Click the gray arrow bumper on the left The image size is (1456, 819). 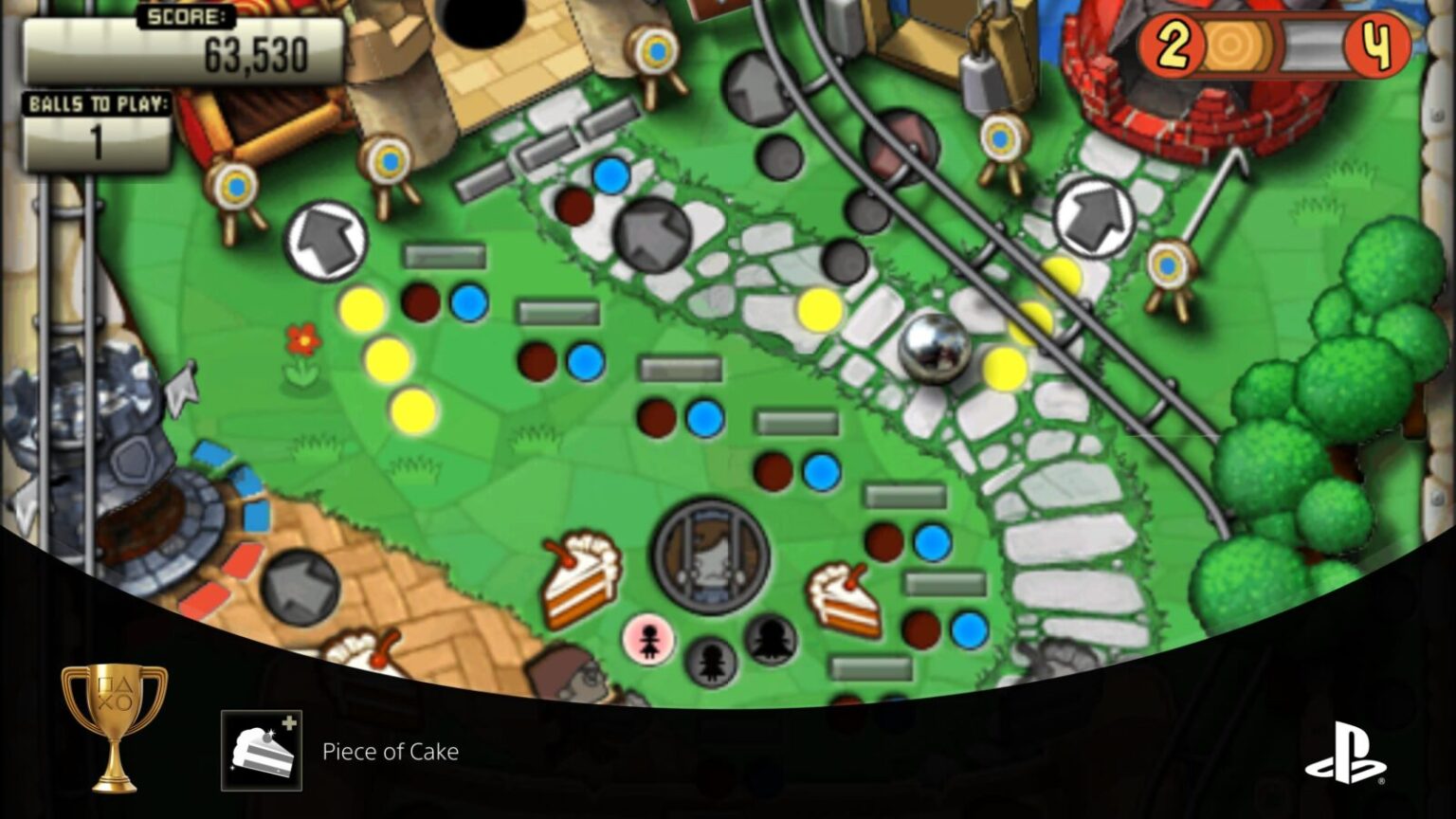pos(326,239)
